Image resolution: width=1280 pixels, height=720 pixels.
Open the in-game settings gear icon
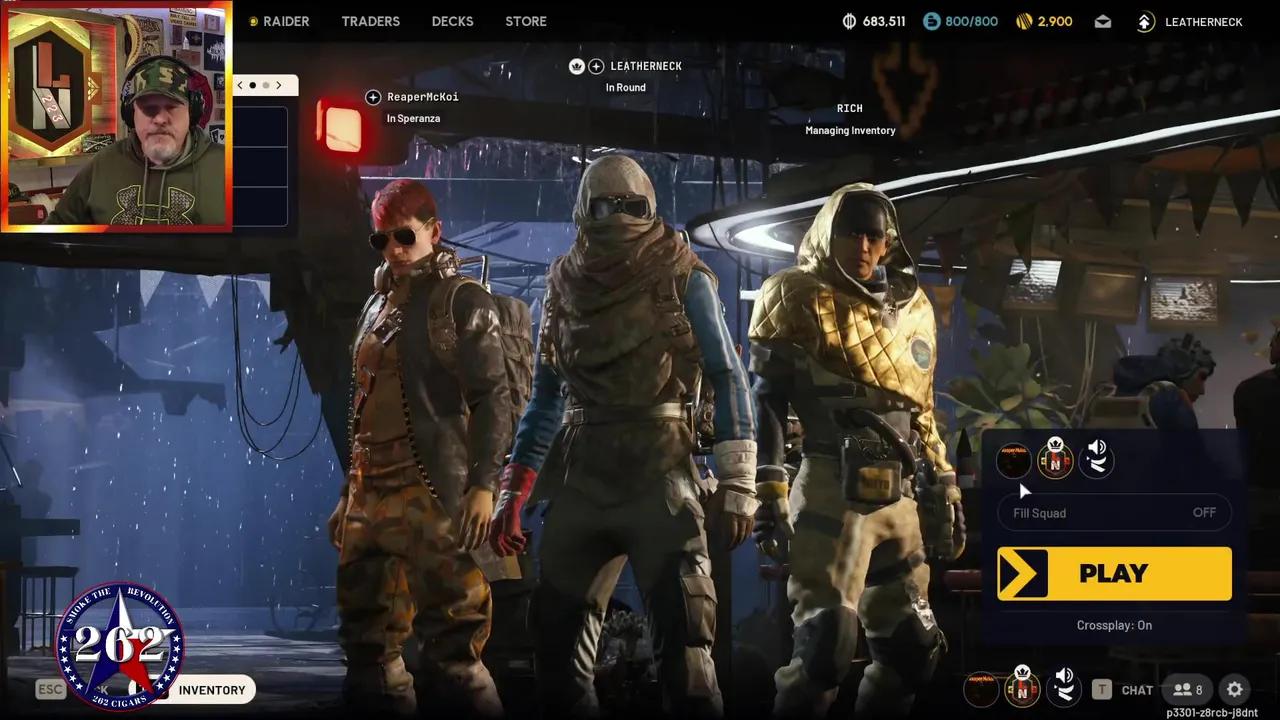pos(1235,690)
